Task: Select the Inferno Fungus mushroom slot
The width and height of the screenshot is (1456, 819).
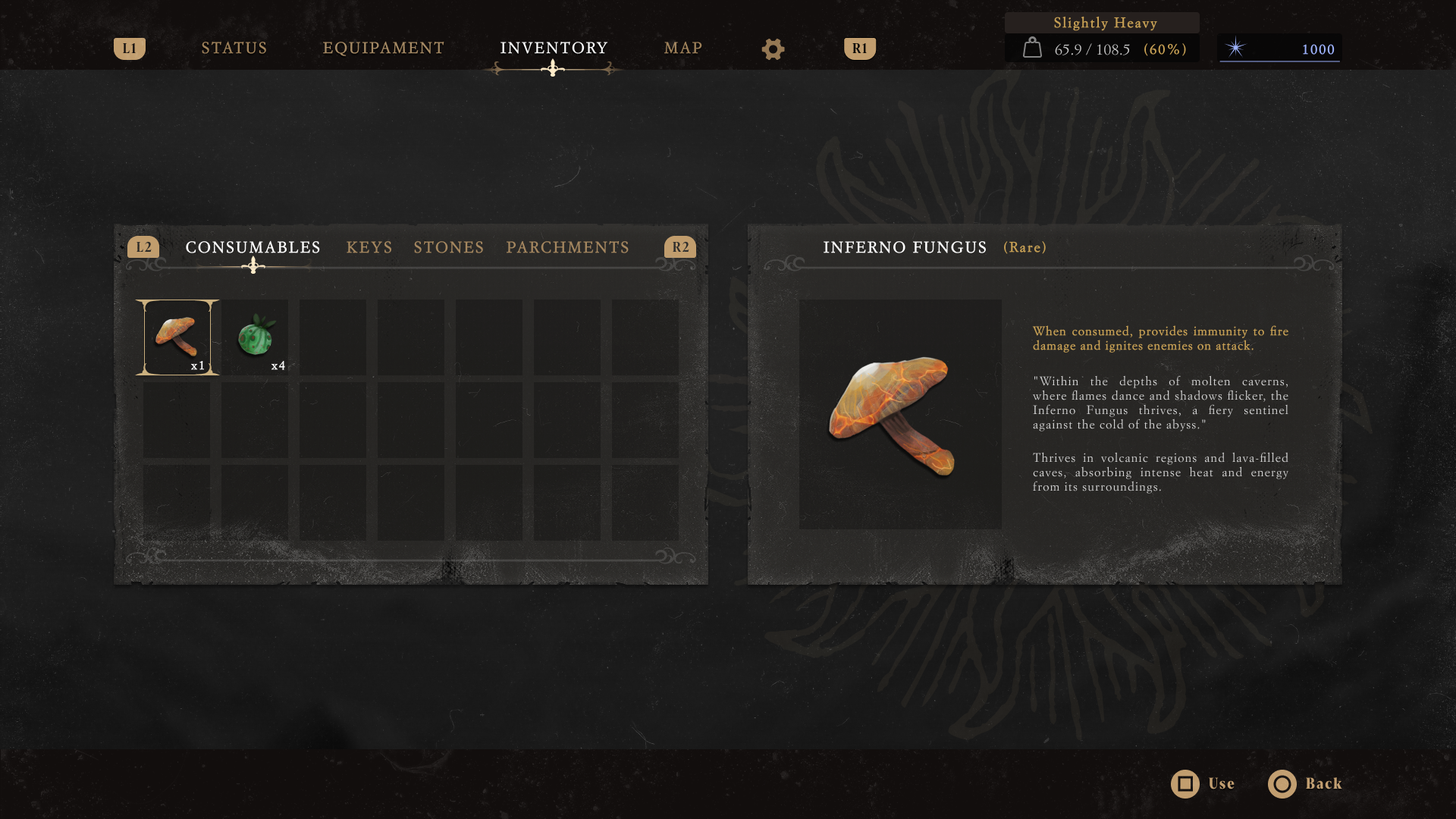Action: (x=177, y=337)
